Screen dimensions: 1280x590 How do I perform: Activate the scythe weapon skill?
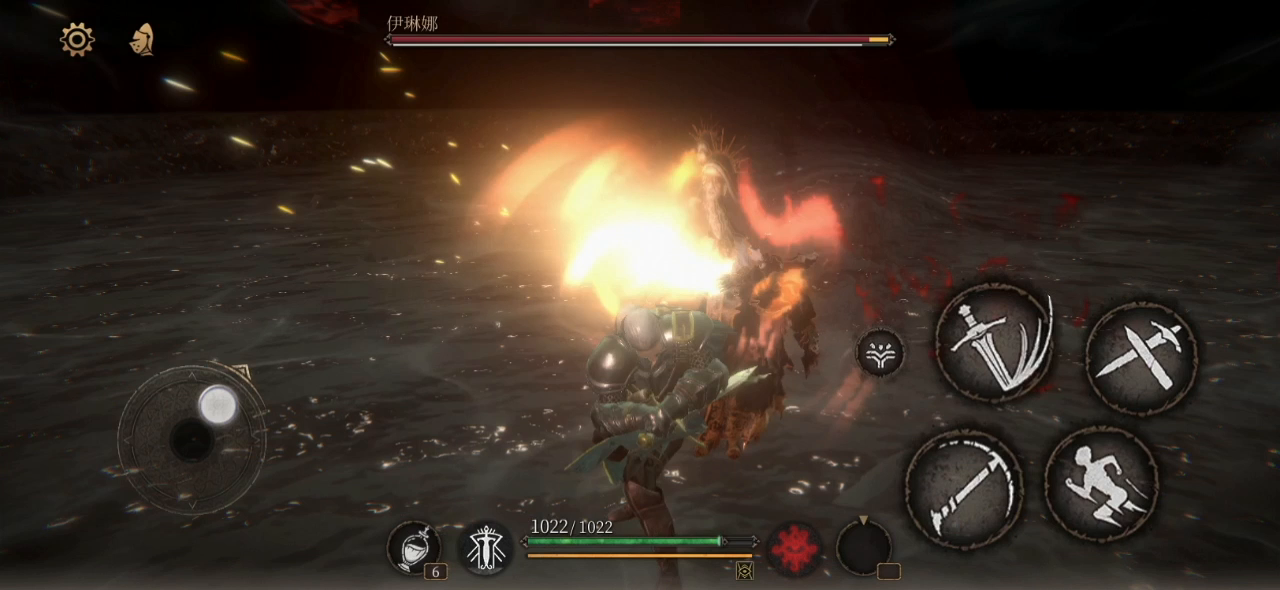coord(963,489)
